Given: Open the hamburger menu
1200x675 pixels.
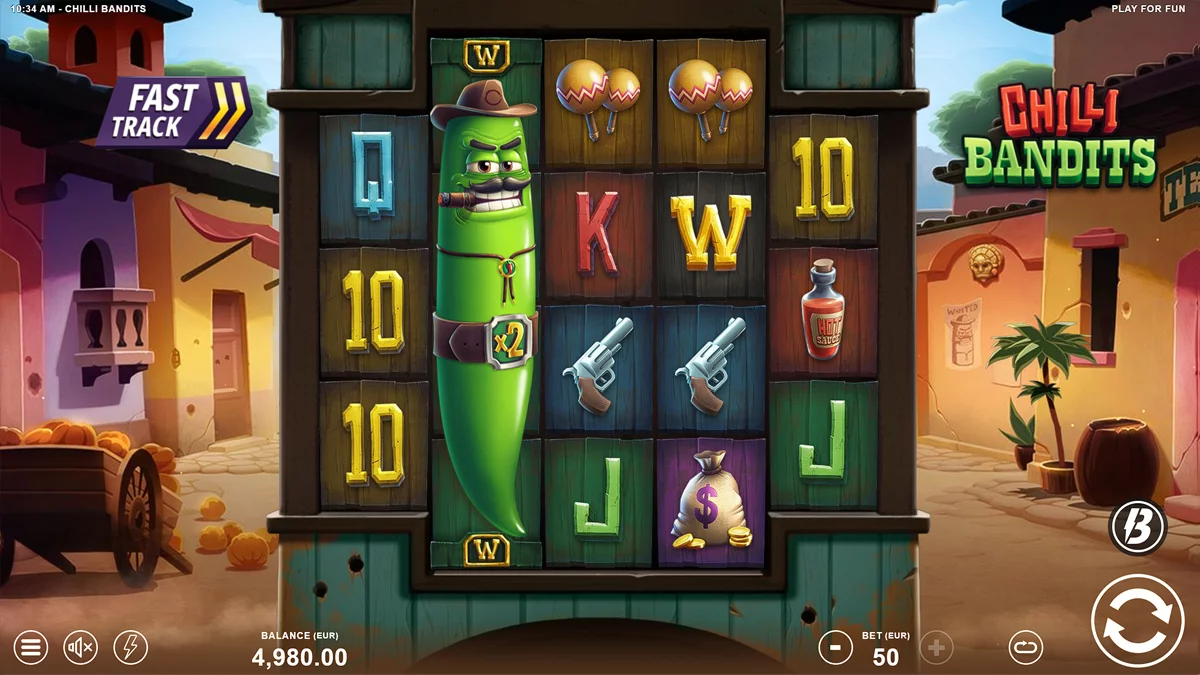Looking at the screenshot, I should (30, 648).
